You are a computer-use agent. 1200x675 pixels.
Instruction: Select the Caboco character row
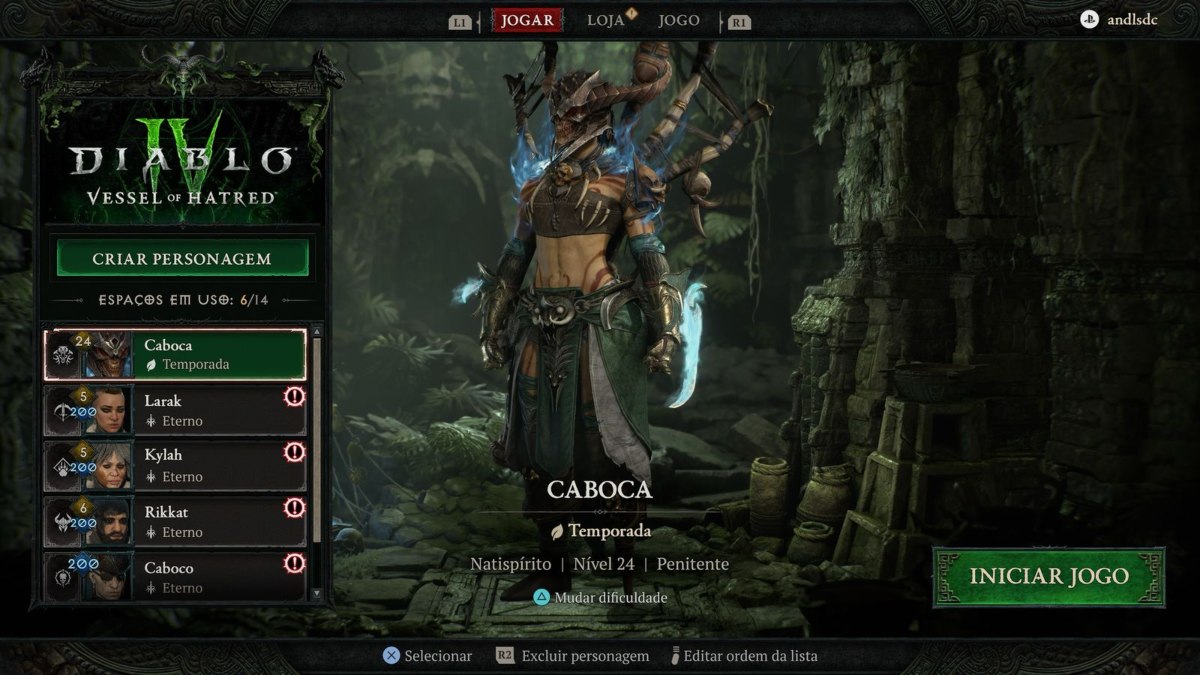tap(175, 577)
